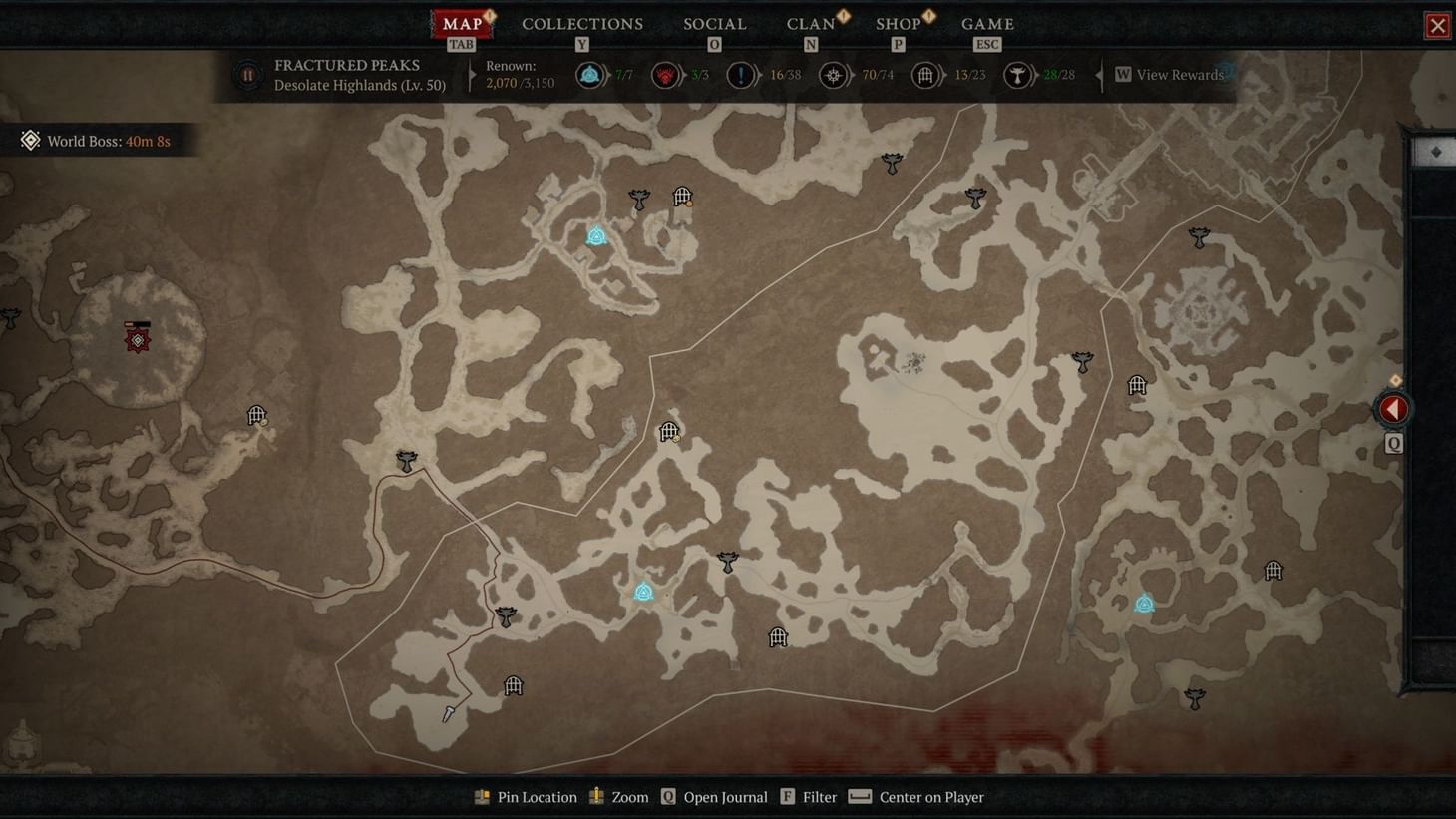The height and width of the screenshot is (819, 1456).
Task: Click the side quests exclamation icon showing 16/38
Action: tap(740, 74)
